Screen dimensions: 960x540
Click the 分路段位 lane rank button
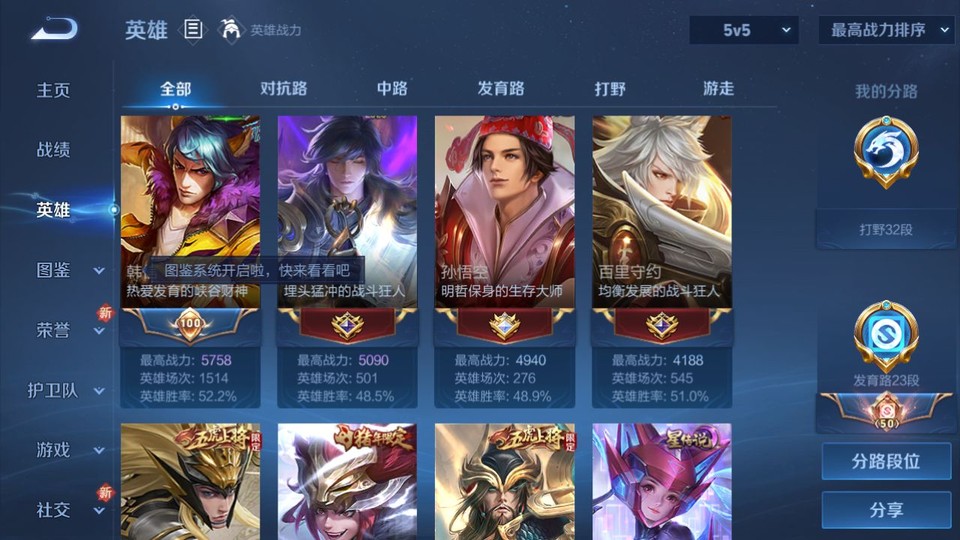click(x=886, y=462)
